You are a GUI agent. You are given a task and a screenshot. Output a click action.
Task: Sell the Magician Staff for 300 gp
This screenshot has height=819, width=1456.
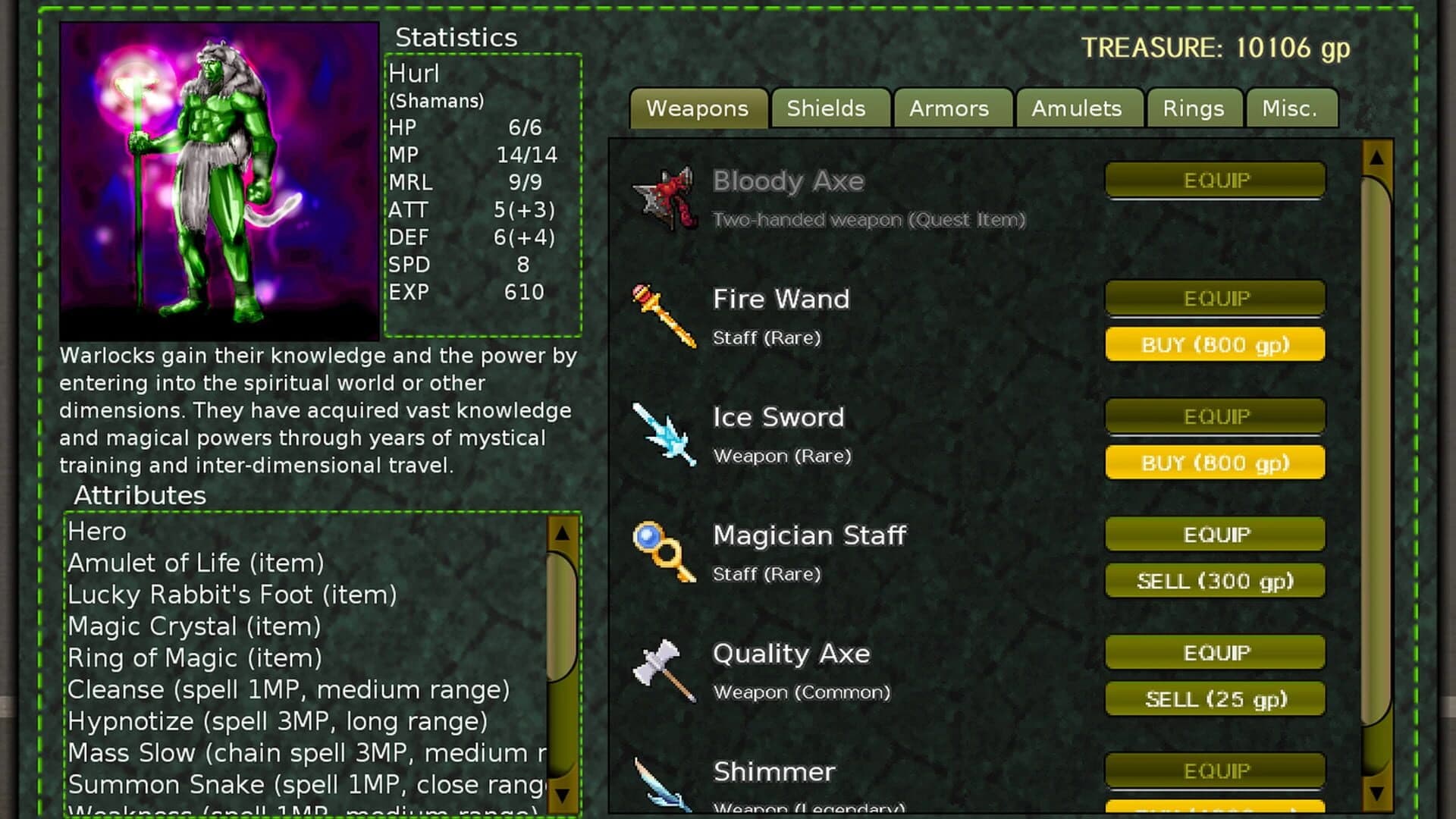1214,581
